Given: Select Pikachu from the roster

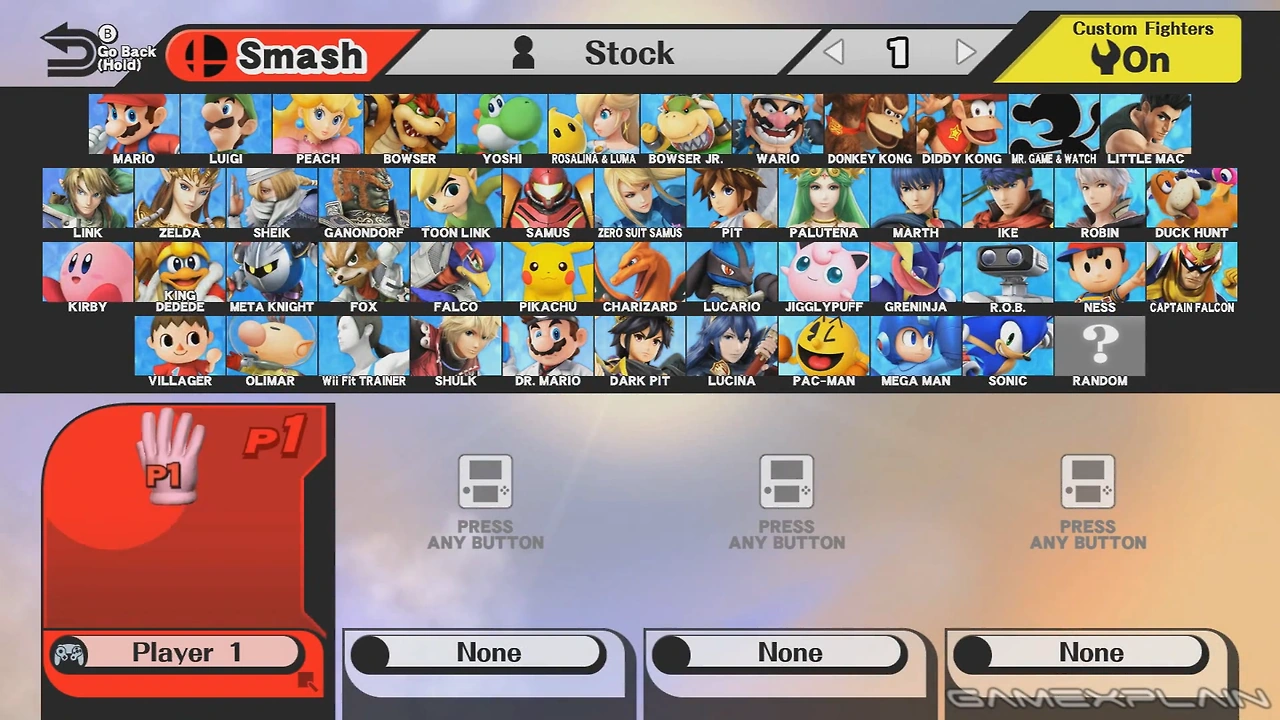Looking at the screenshot, I should coord(547,270).
